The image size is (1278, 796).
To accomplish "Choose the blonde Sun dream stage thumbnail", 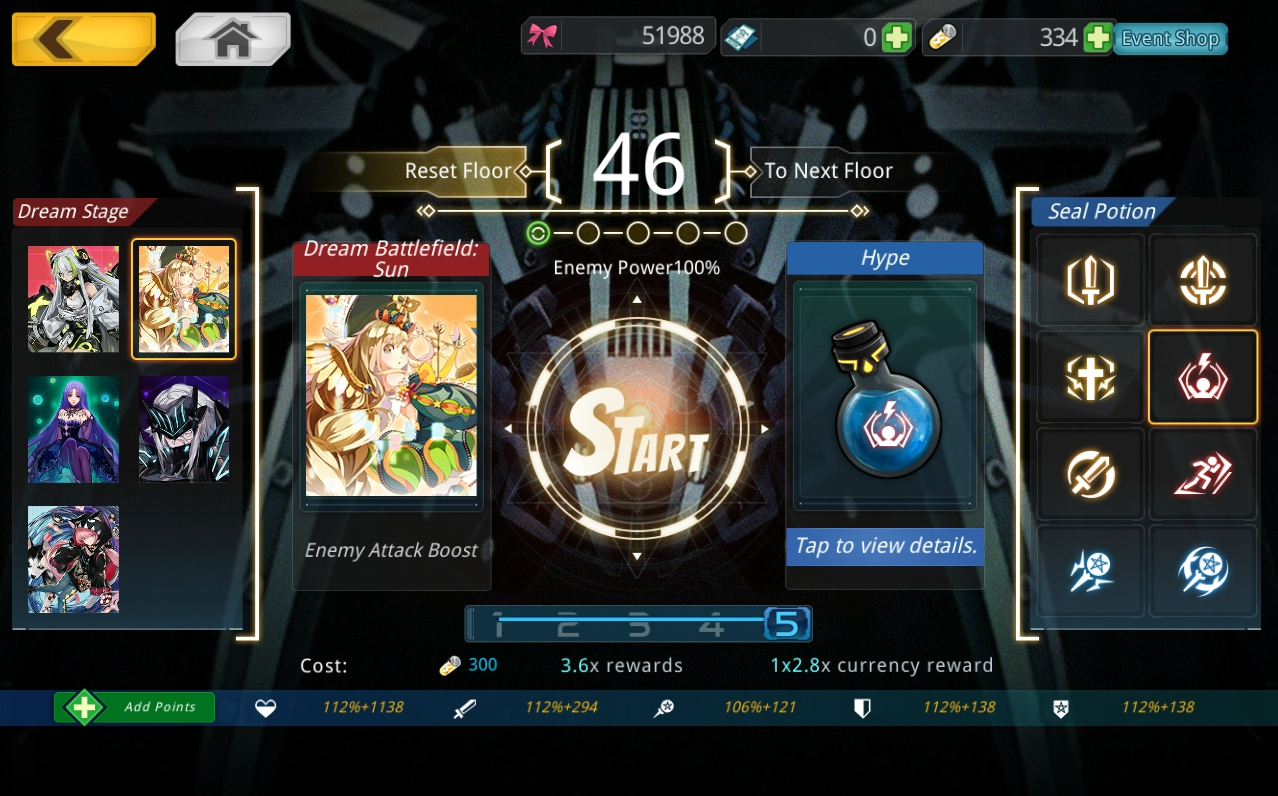I will coord(184,299).
